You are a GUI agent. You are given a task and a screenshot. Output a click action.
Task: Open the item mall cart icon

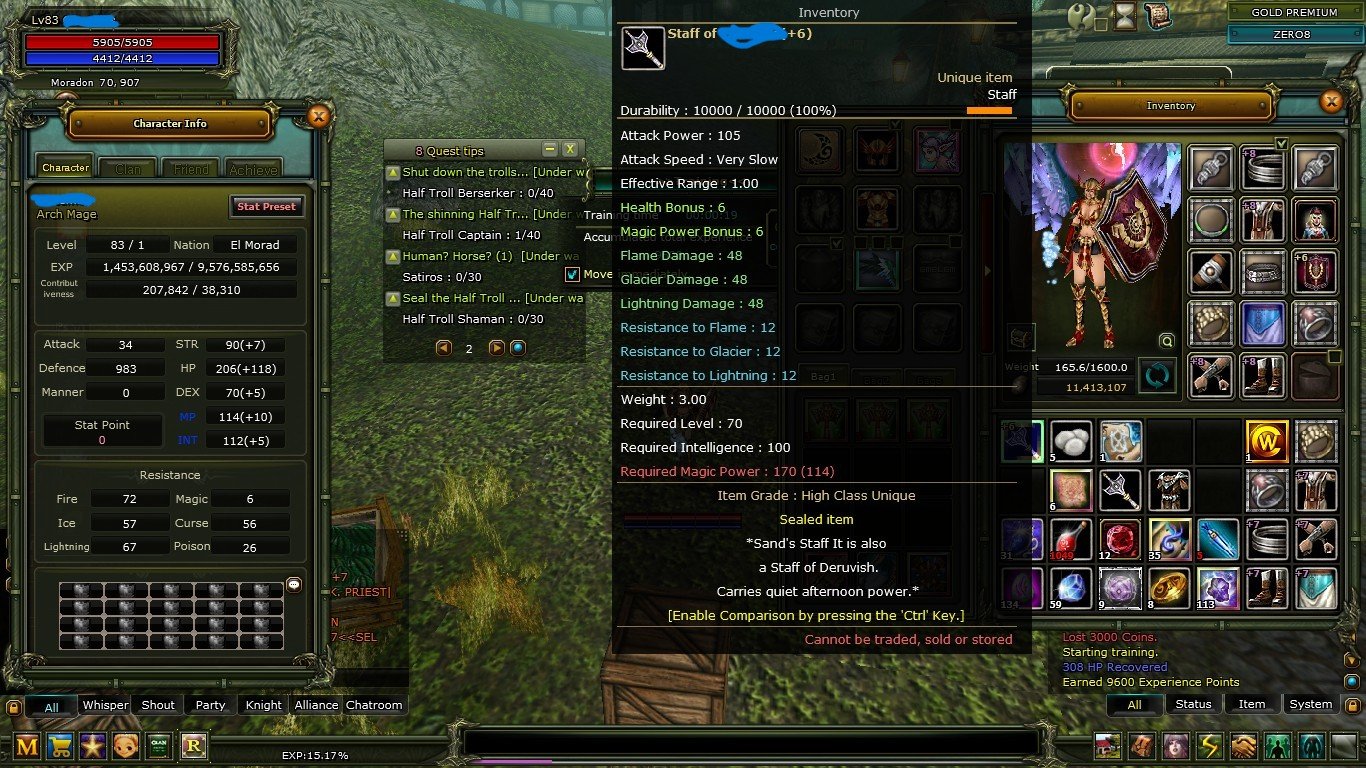pyautogui.click(x=59, y=746)
